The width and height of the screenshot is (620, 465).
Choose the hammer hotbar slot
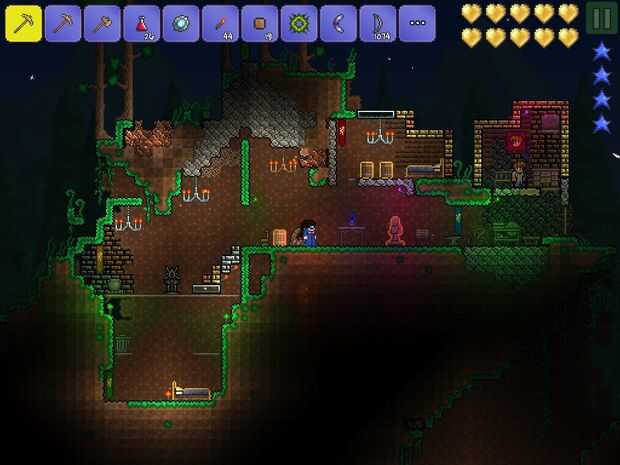pyautogui.click(x=102, y=23)
